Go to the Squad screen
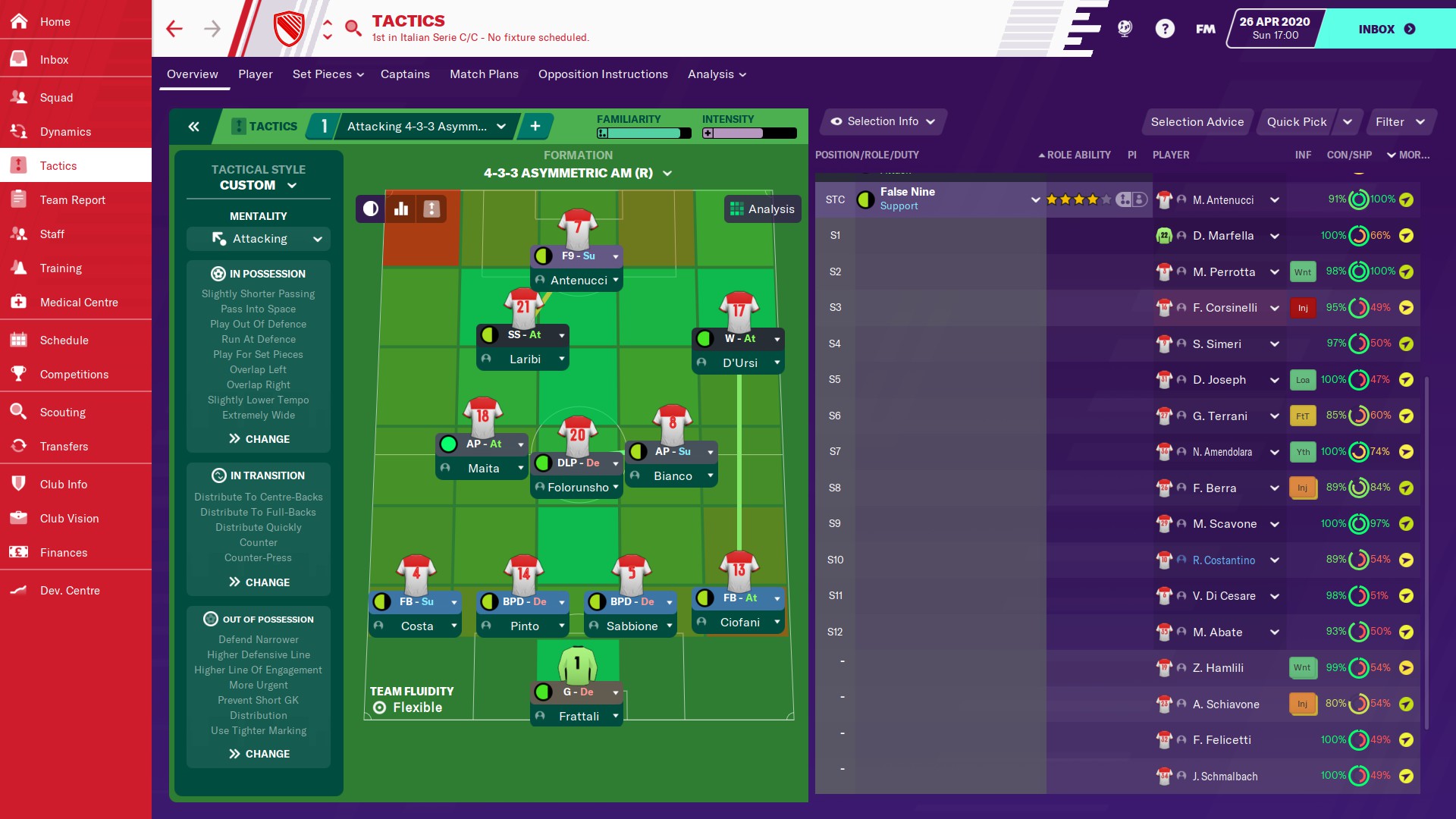Viewport: 1456px width, 819px height. pos(56,98)
